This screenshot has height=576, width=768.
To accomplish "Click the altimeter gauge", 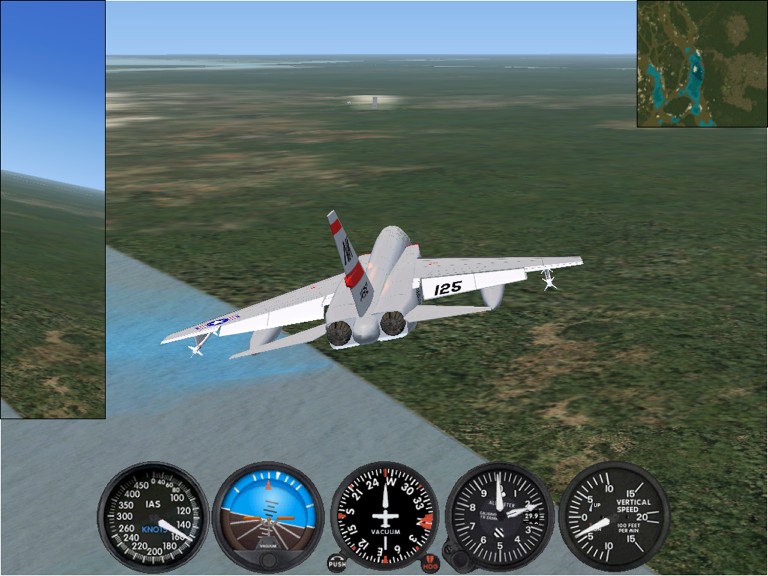I will [499, 516].
